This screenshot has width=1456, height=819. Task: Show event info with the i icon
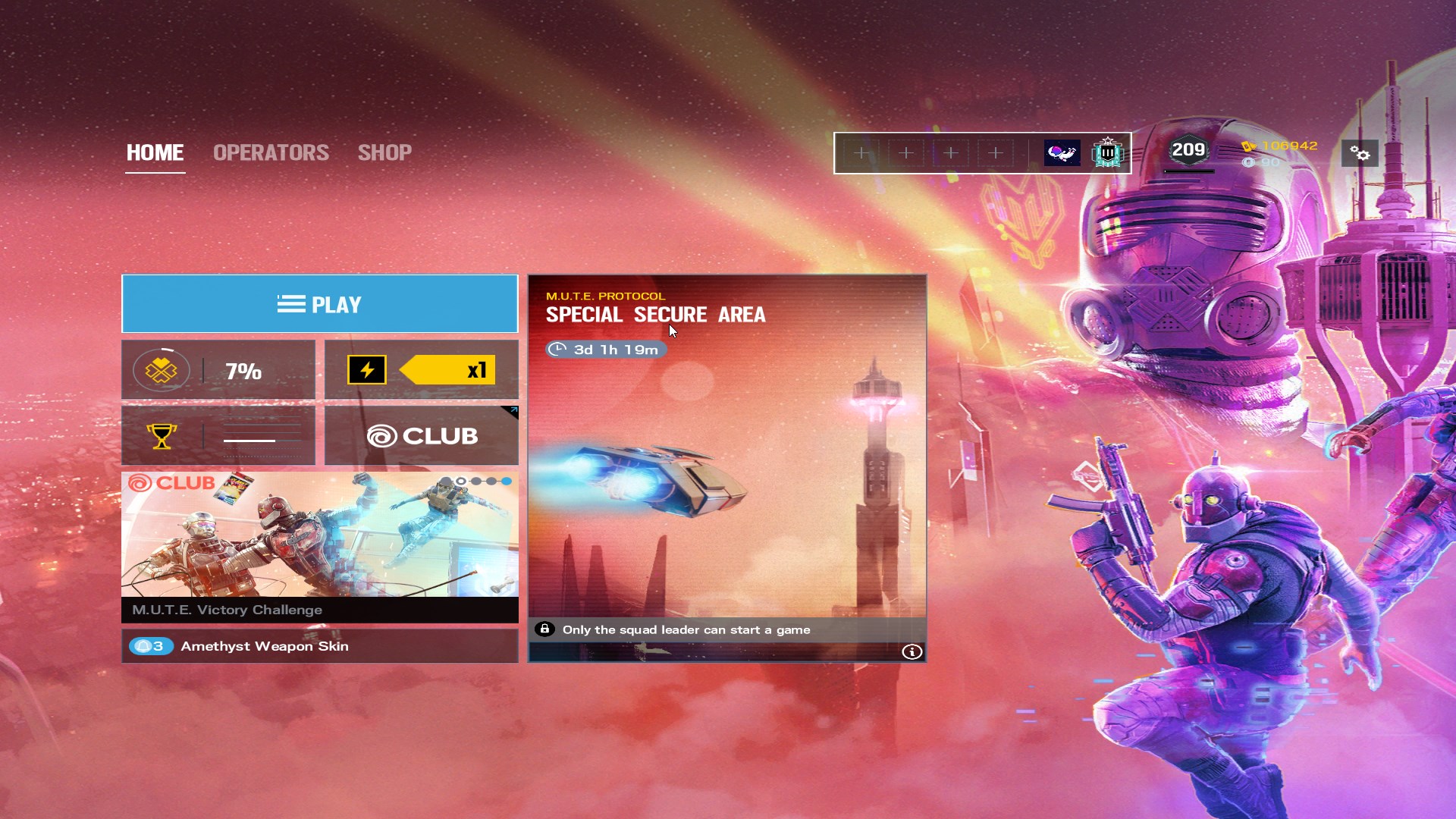click(x=912, y=651)
